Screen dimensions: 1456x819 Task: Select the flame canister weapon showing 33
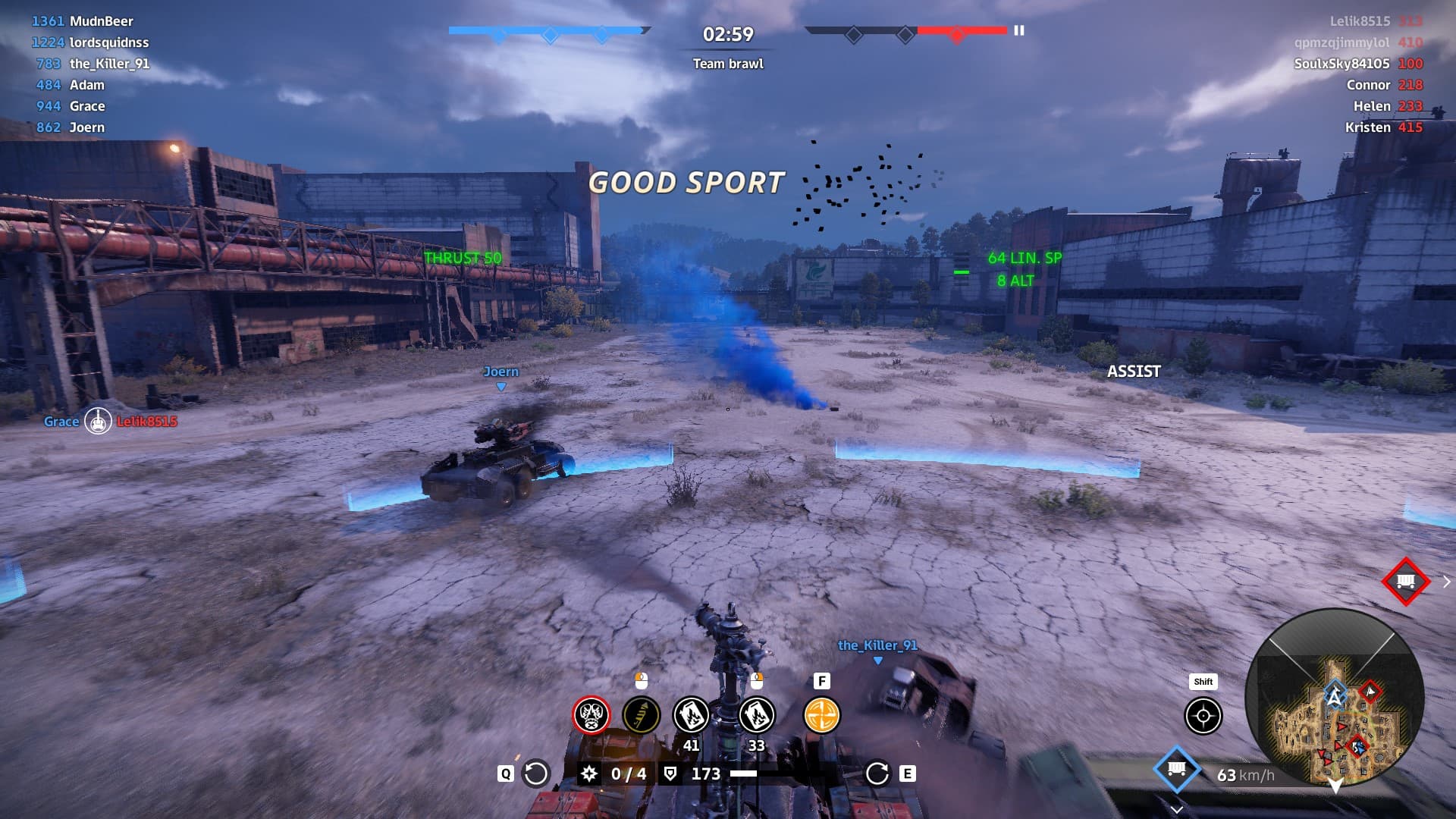(x=756, y=714)
